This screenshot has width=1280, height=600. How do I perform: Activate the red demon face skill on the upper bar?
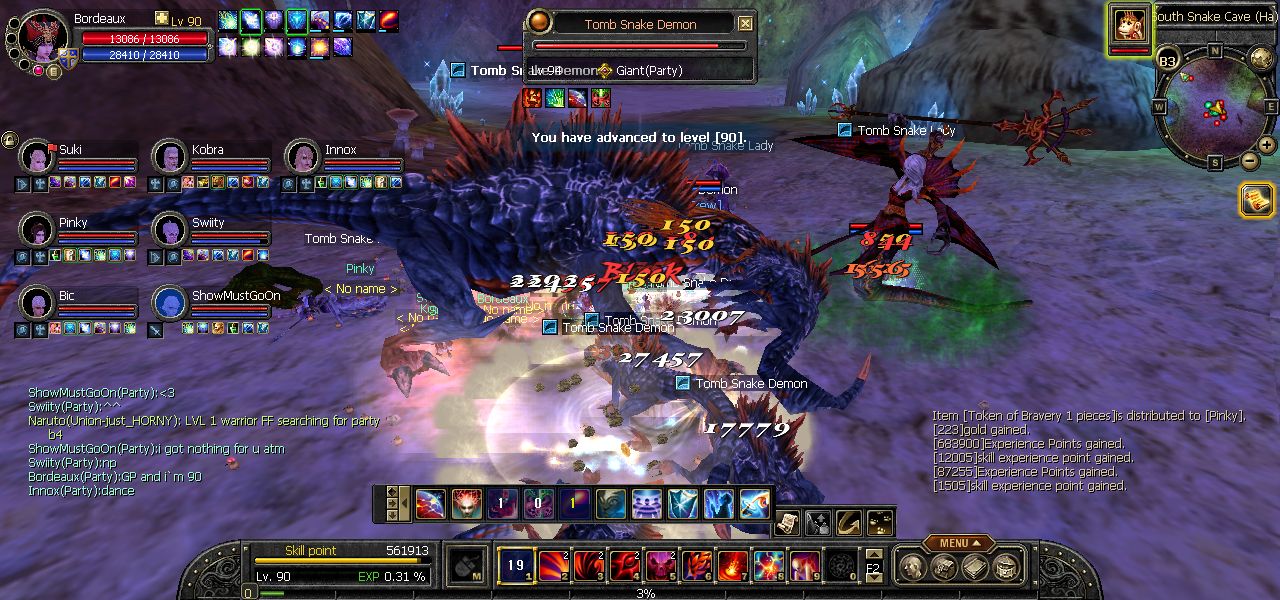tap(466, 503)
